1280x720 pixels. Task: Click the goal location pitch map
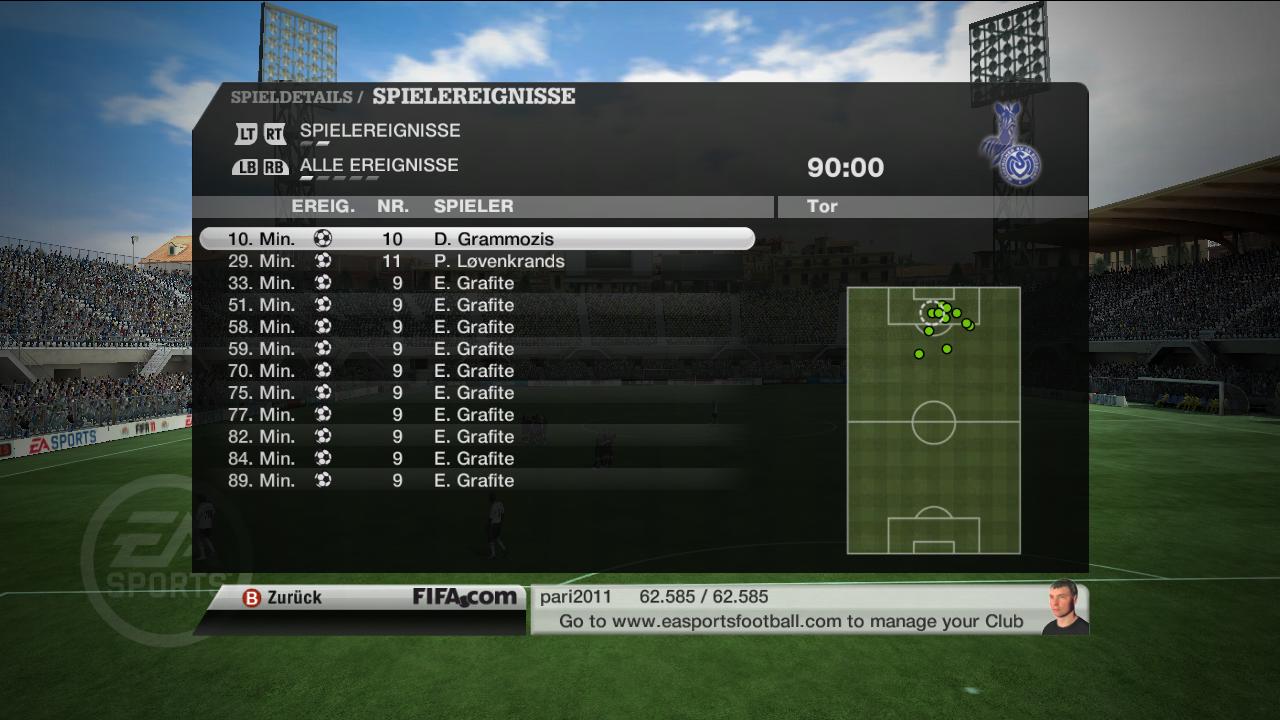[933, 420]
